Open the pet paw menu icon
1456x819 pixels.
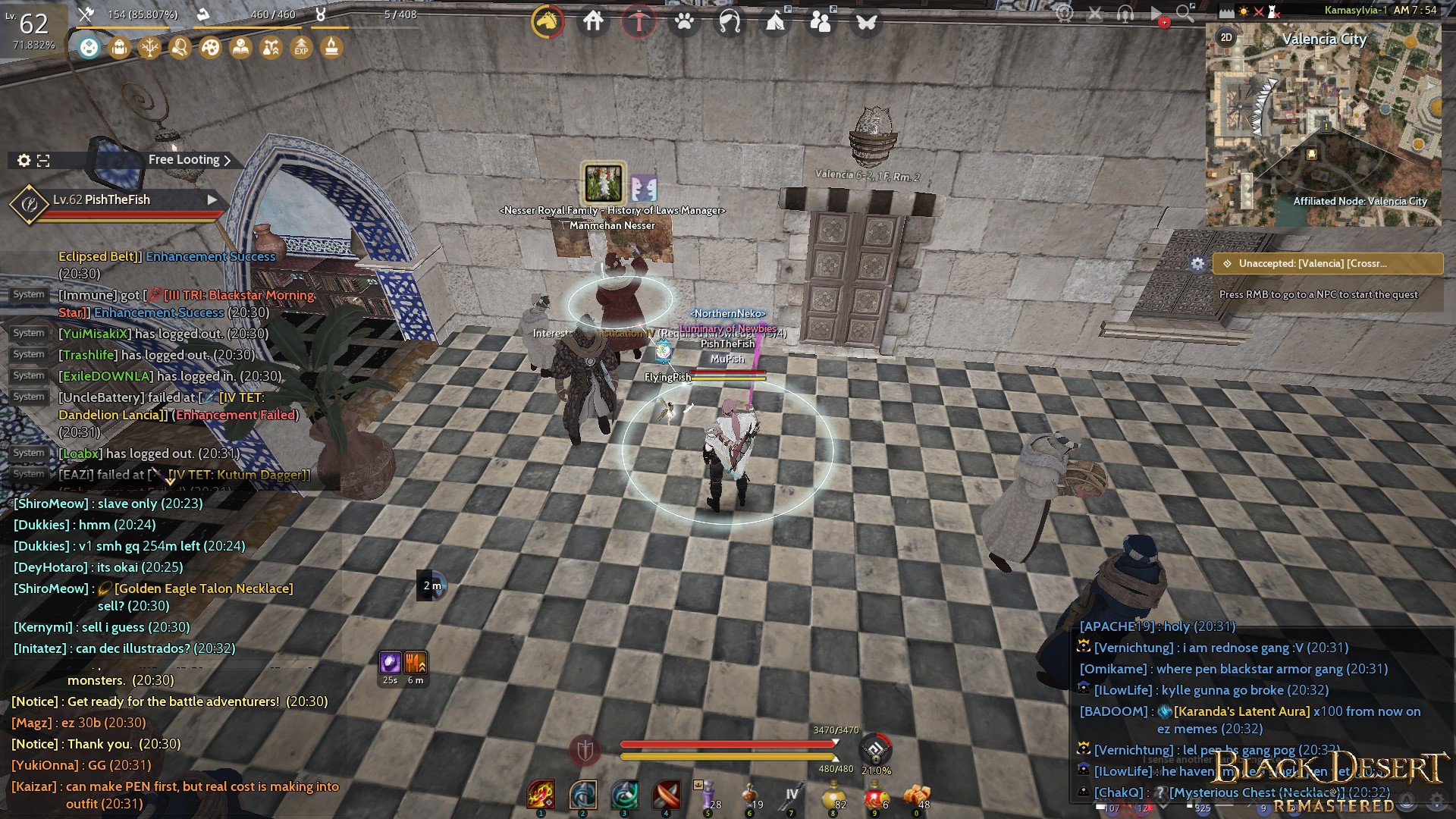tap(685, 22)
